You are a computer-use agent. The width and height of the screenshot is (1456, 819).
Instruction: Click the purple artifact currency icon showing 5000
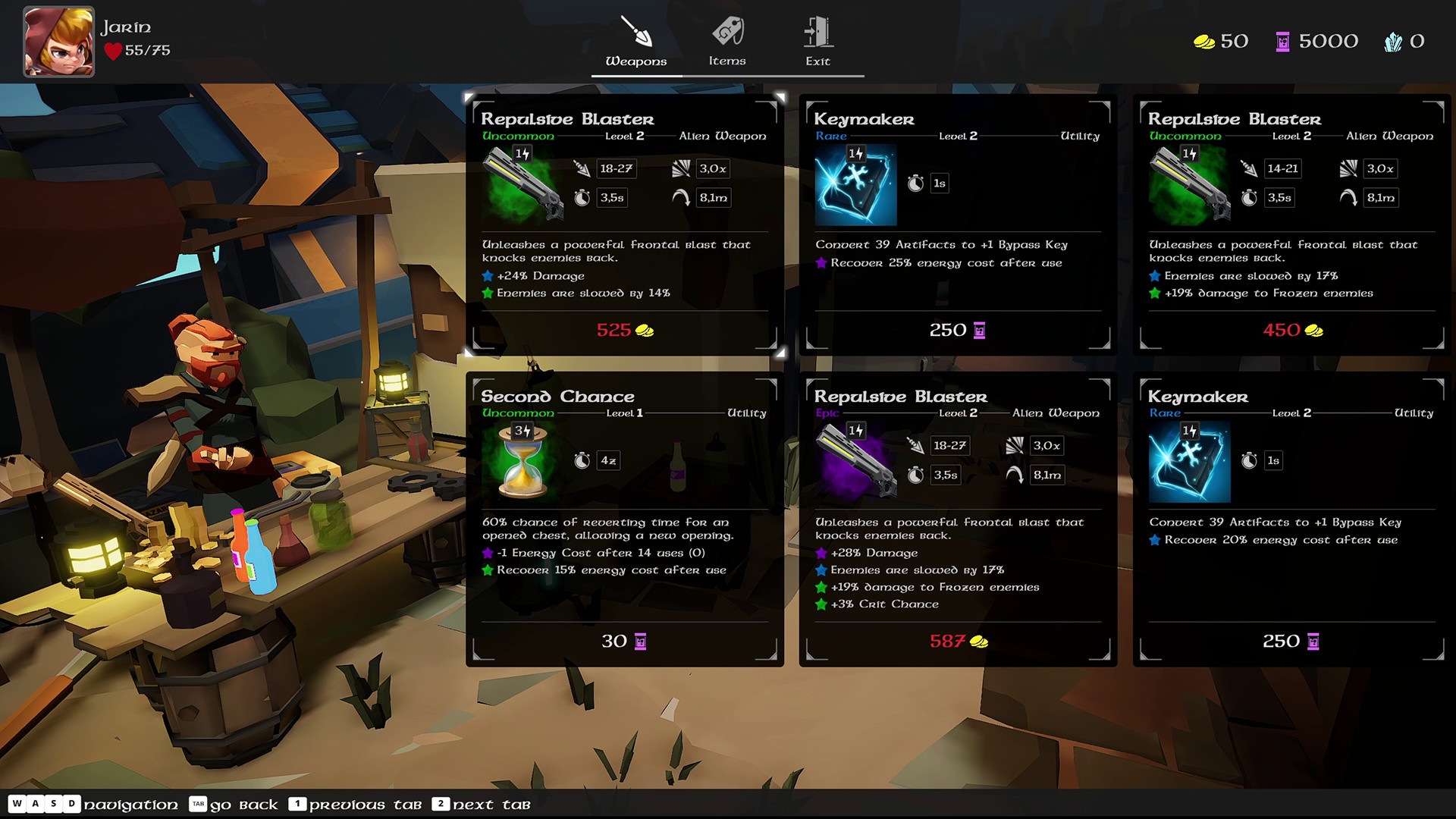coord(1283,41)
